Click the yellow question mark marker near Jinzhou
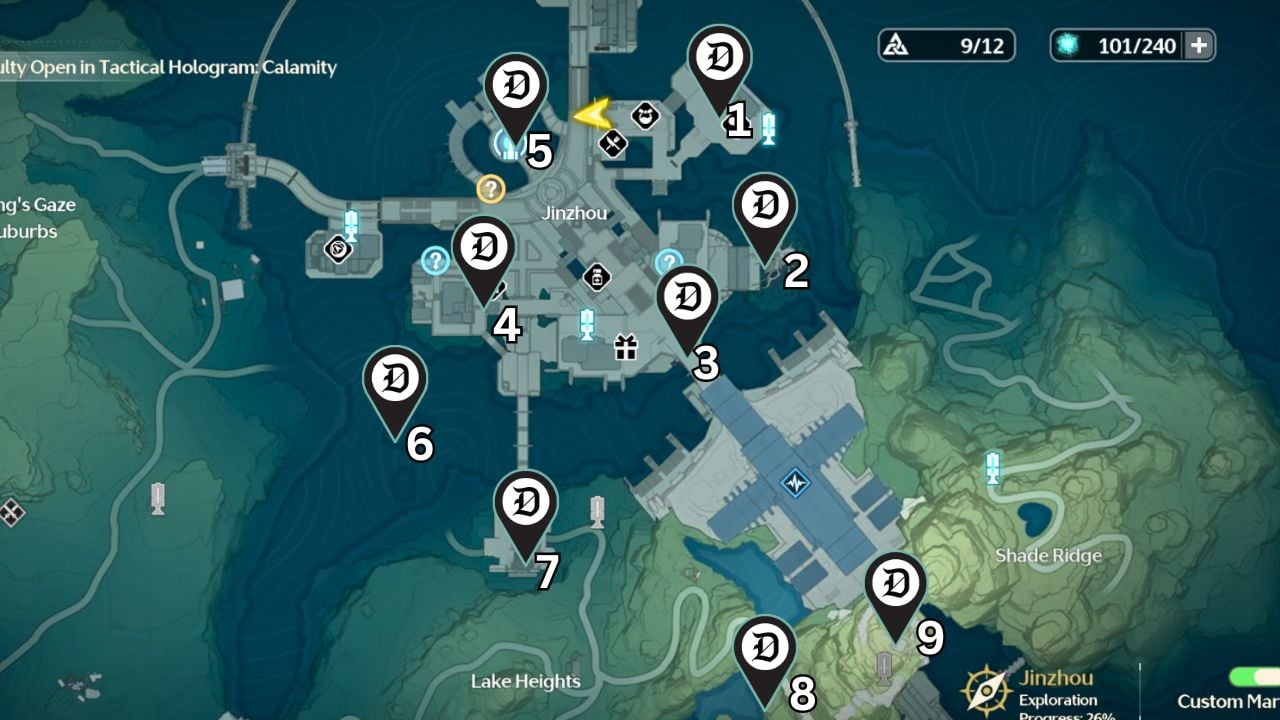The width and height of the screenshot is (1280, 720). [x=490, y=189]
